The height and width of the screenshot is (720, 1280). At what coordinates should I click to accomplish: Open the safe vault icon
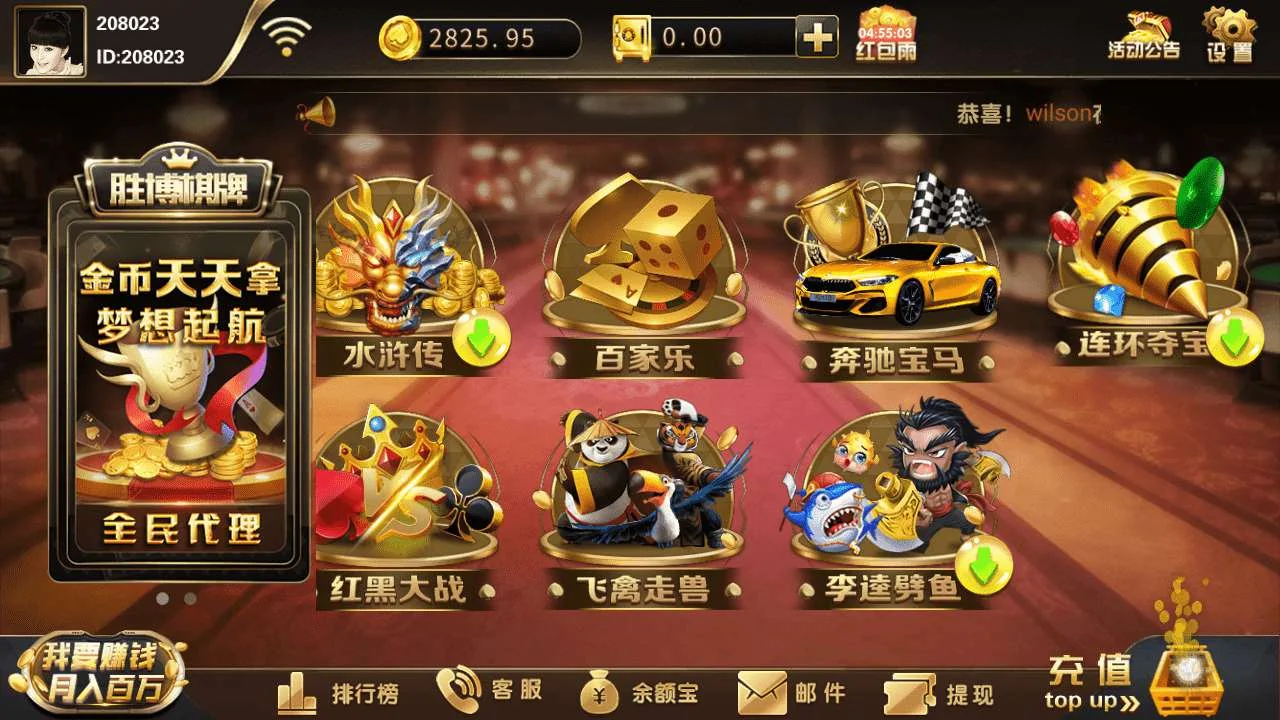tap(632, 37)
